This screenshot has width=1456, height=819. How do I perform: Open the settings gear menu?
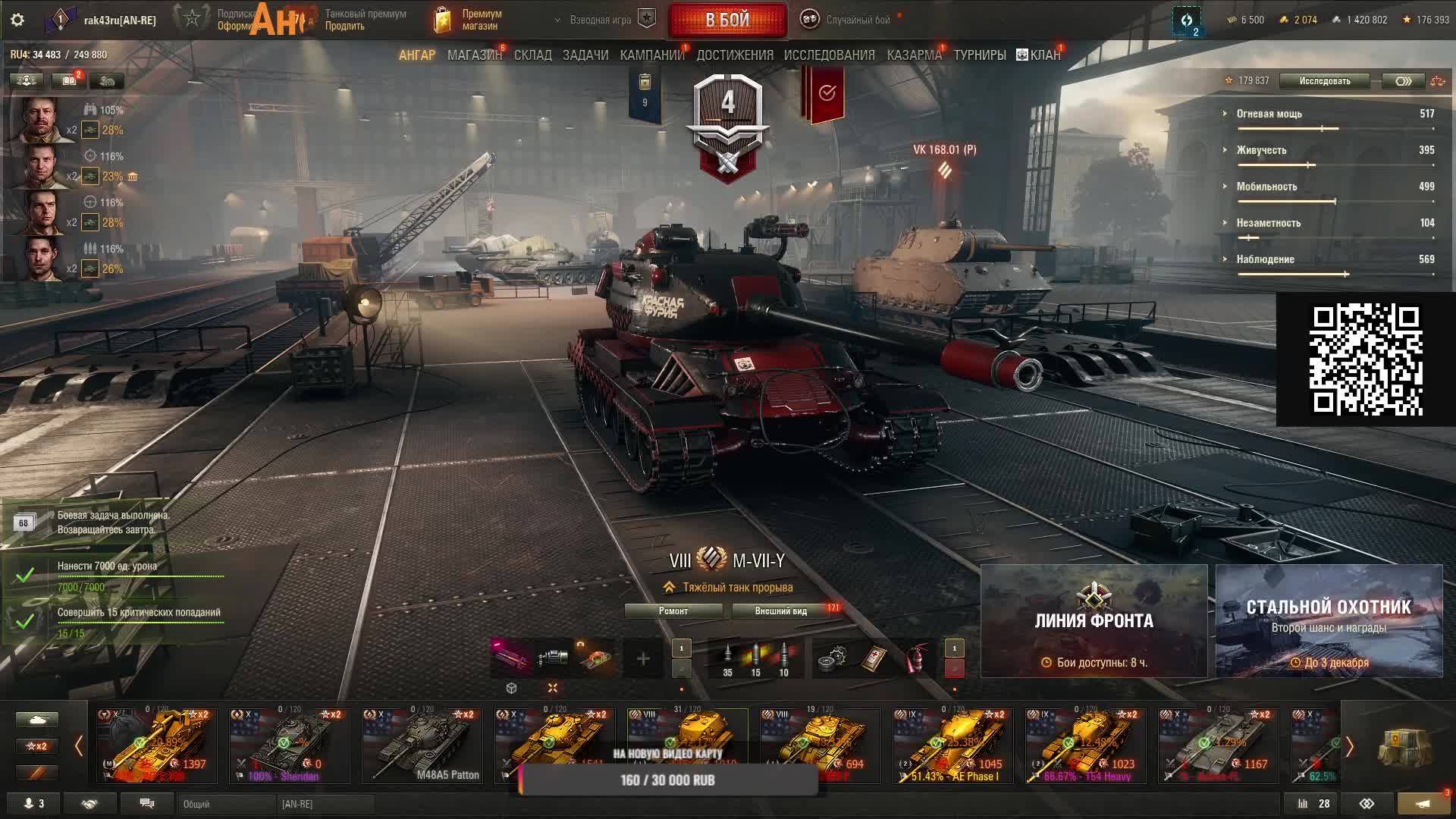point(17,20)
